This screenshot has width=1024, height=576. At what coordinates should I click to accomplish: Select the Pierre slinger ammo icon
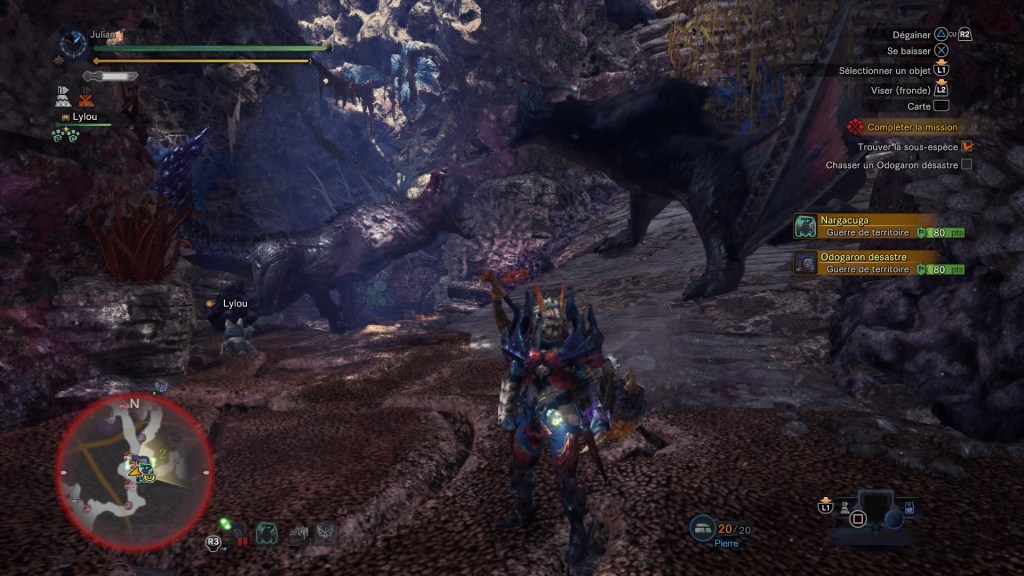point(703,527)
